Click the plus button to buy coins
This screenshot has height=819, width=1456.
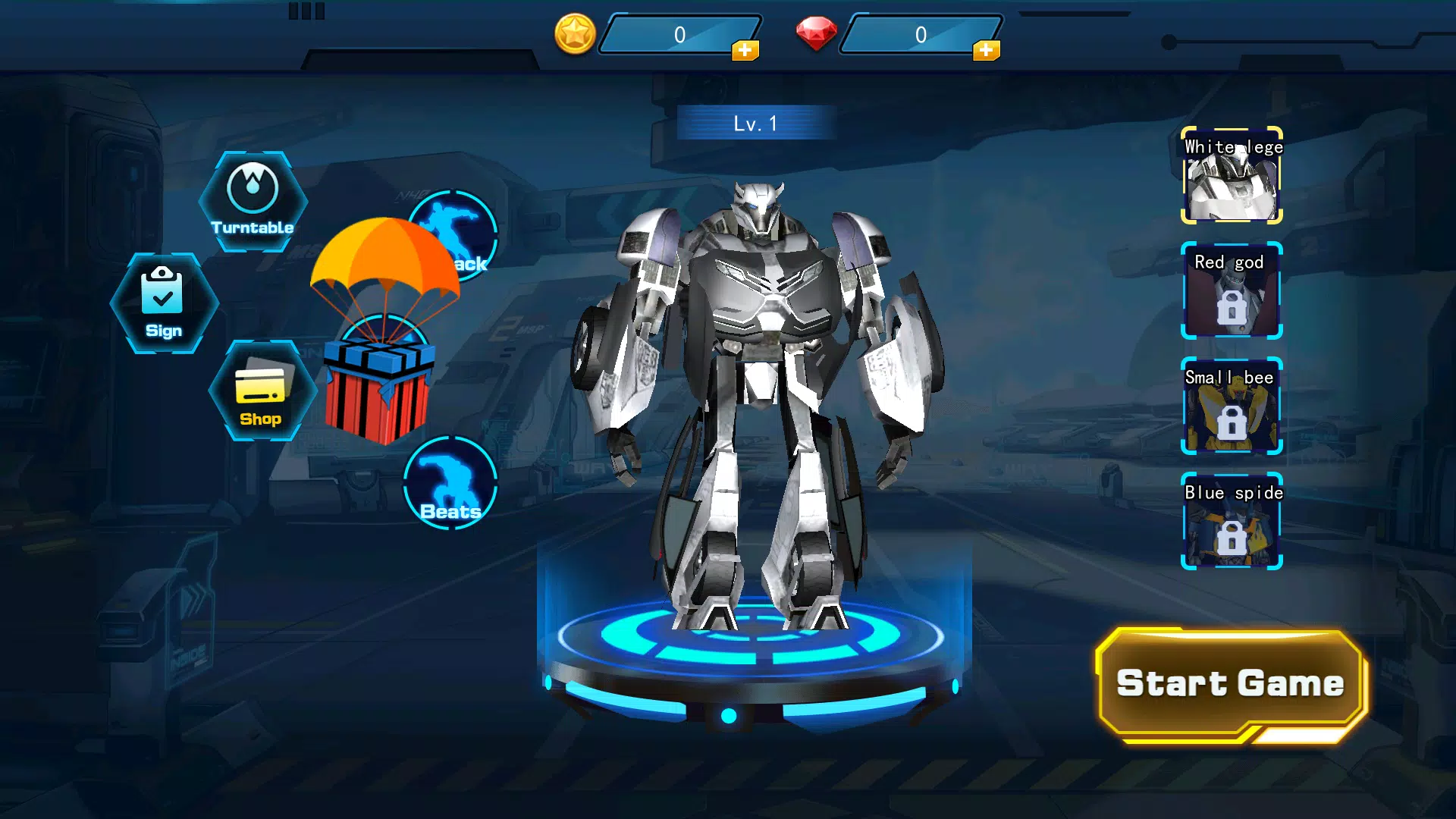coord(746,52)
